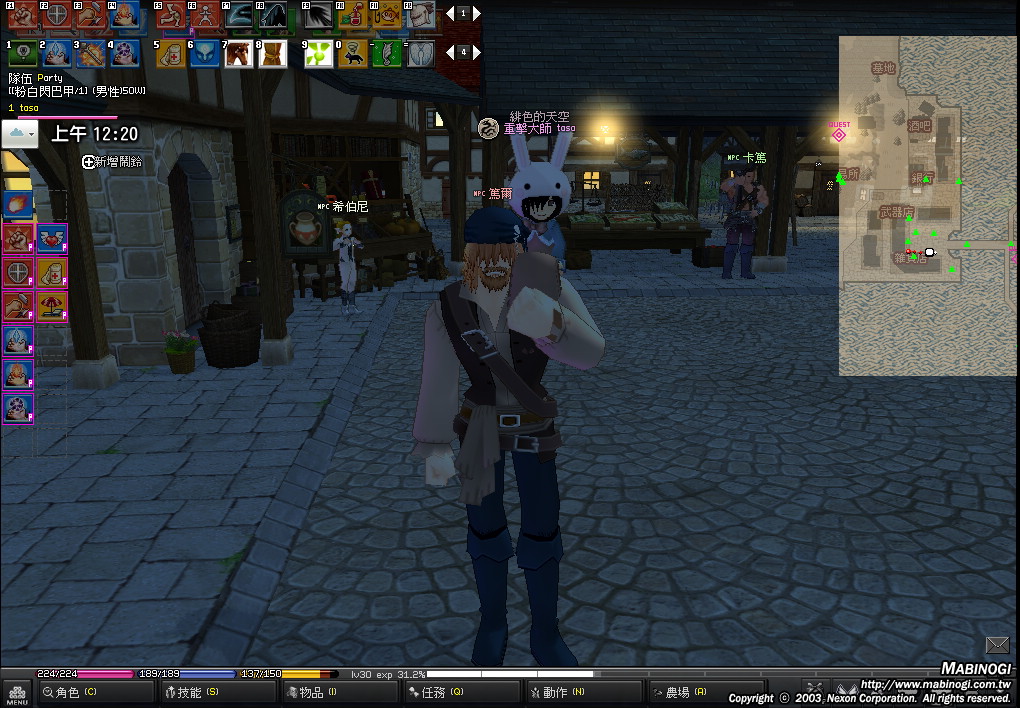Activate the fireball icon above the skill list

[x=18, y=204]
